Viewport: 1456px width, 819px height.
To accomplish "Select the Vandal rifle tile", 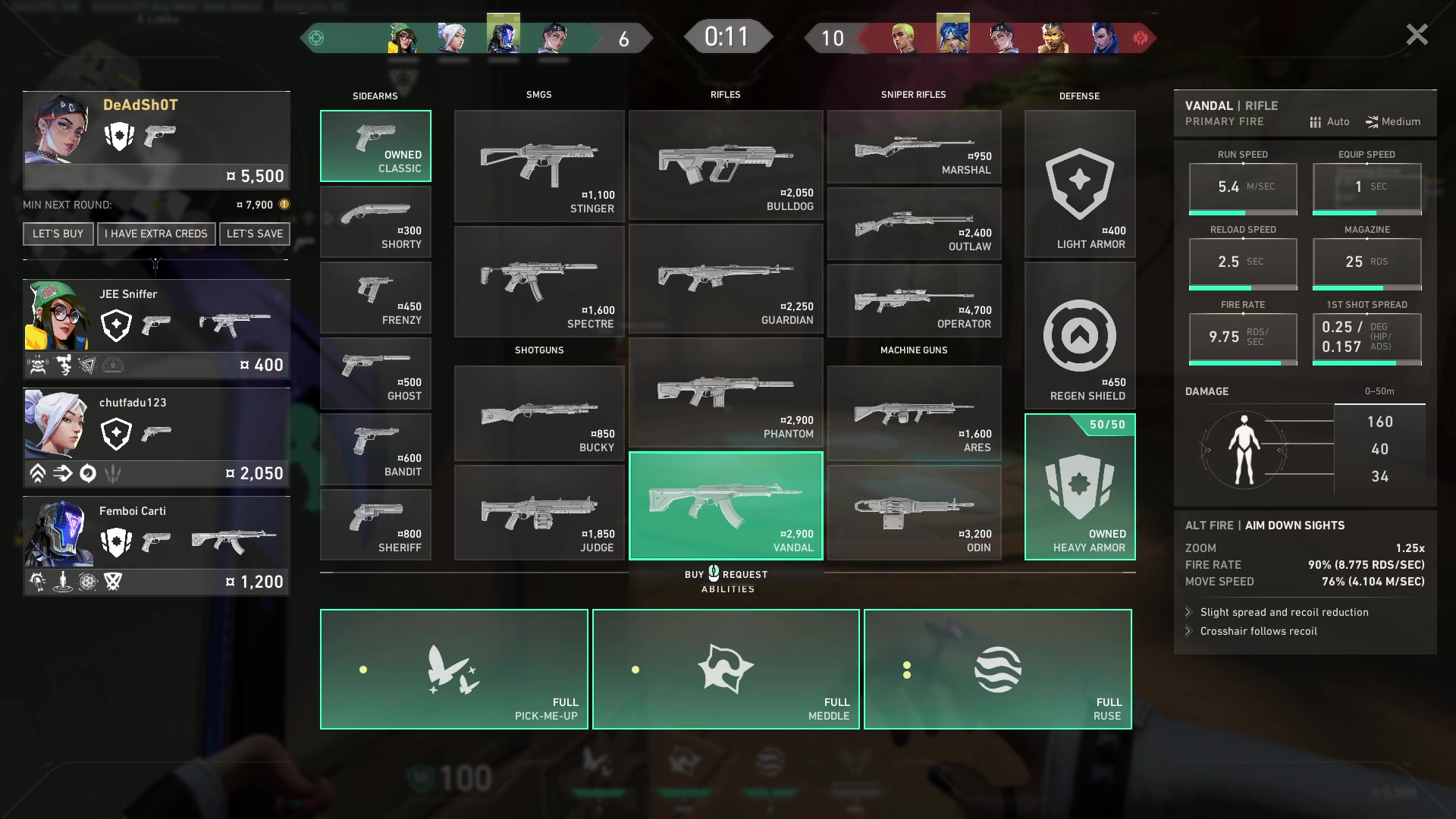I will (726, 506).
